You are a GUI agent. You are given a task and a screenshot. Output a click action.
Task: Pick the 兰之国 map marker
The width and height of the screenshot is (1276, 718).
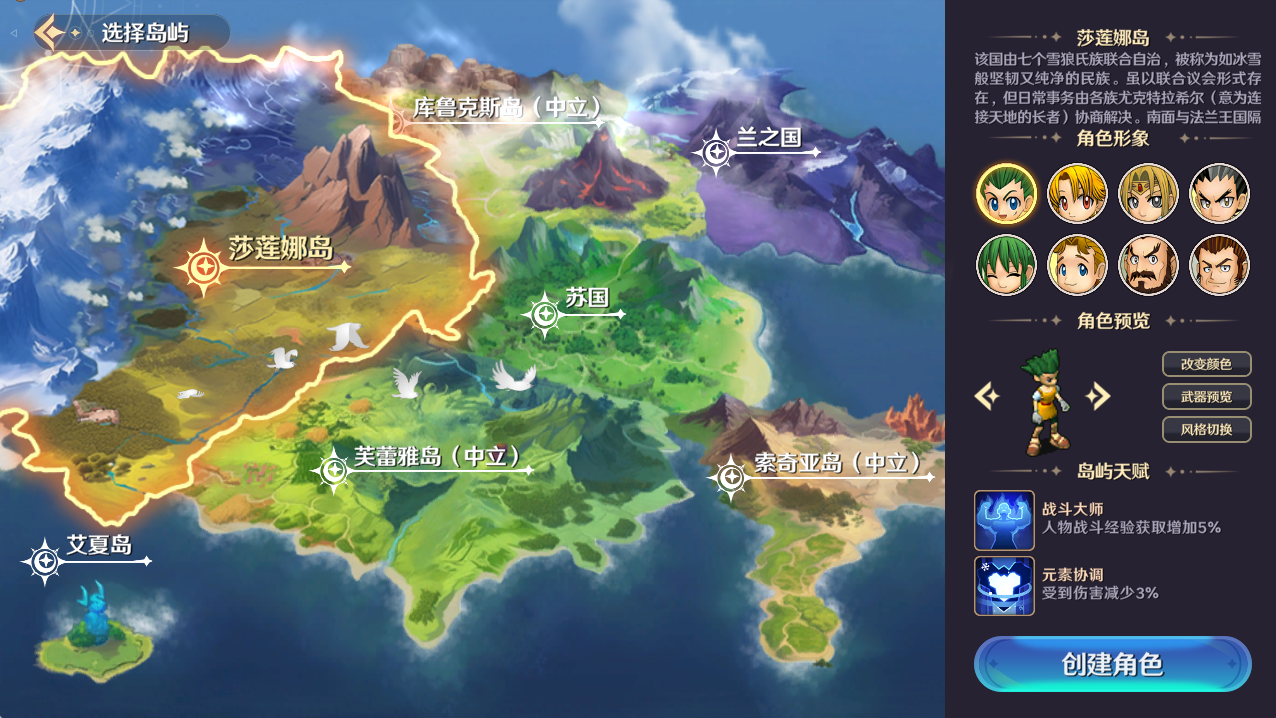[717, 152]
